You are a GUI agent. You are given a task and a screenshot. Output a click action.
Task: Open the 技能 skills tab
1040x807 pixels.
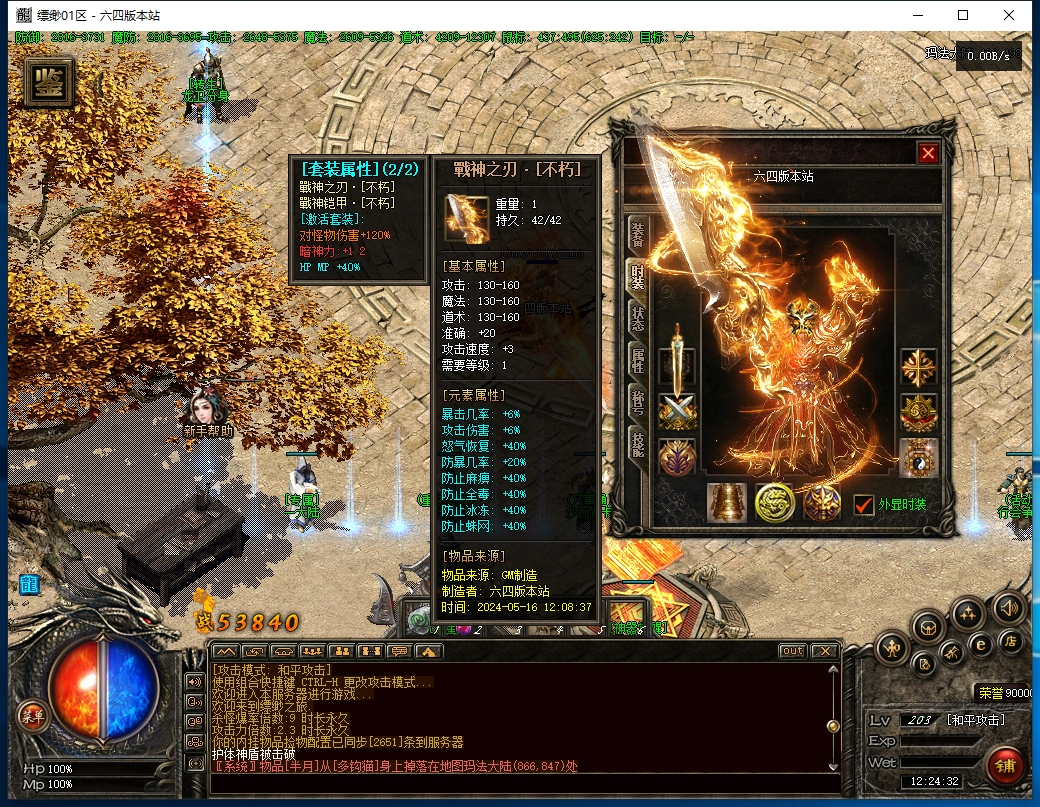636,445
